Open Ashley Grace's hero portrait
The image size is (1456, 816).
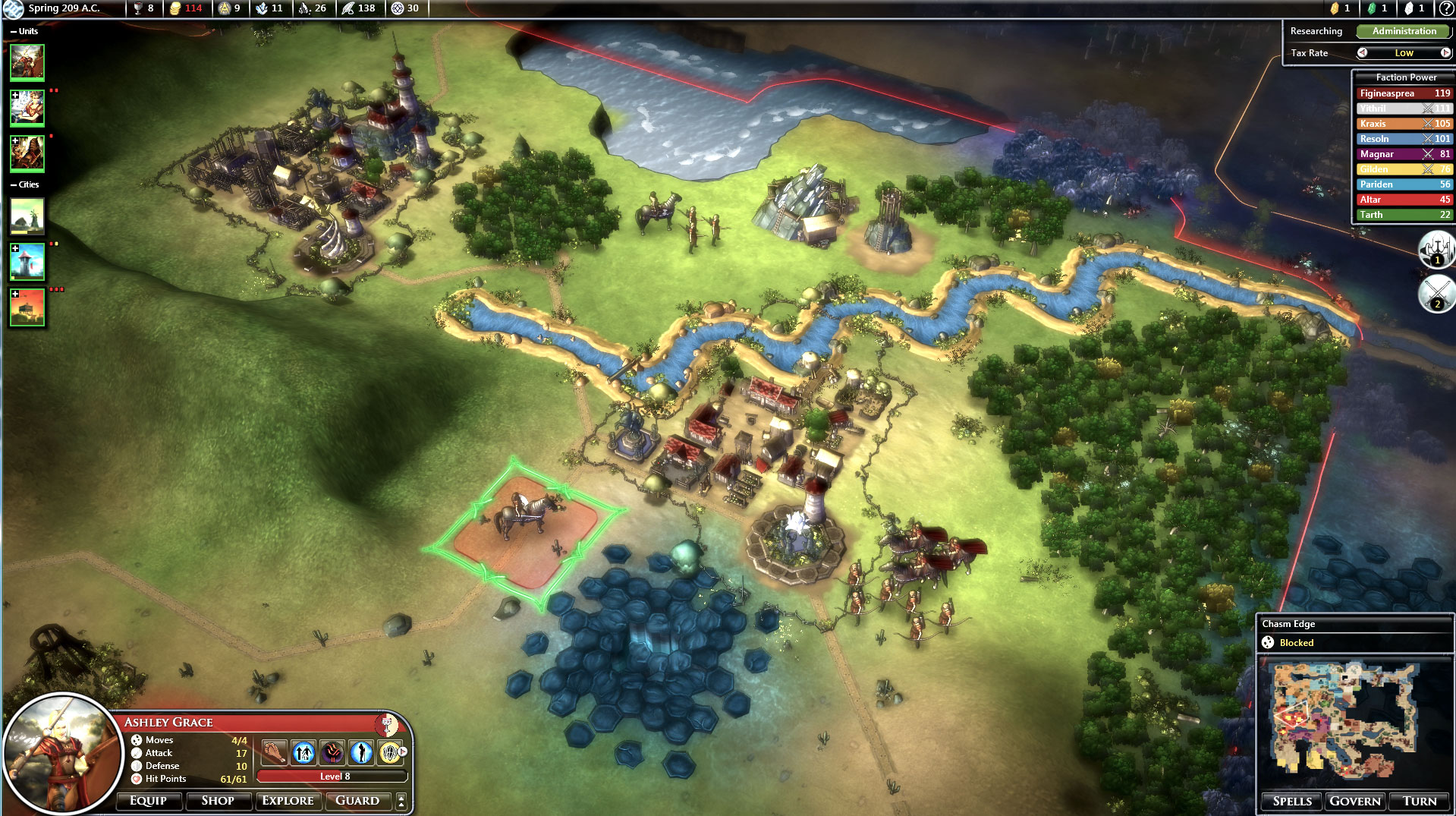click(62, 754)
